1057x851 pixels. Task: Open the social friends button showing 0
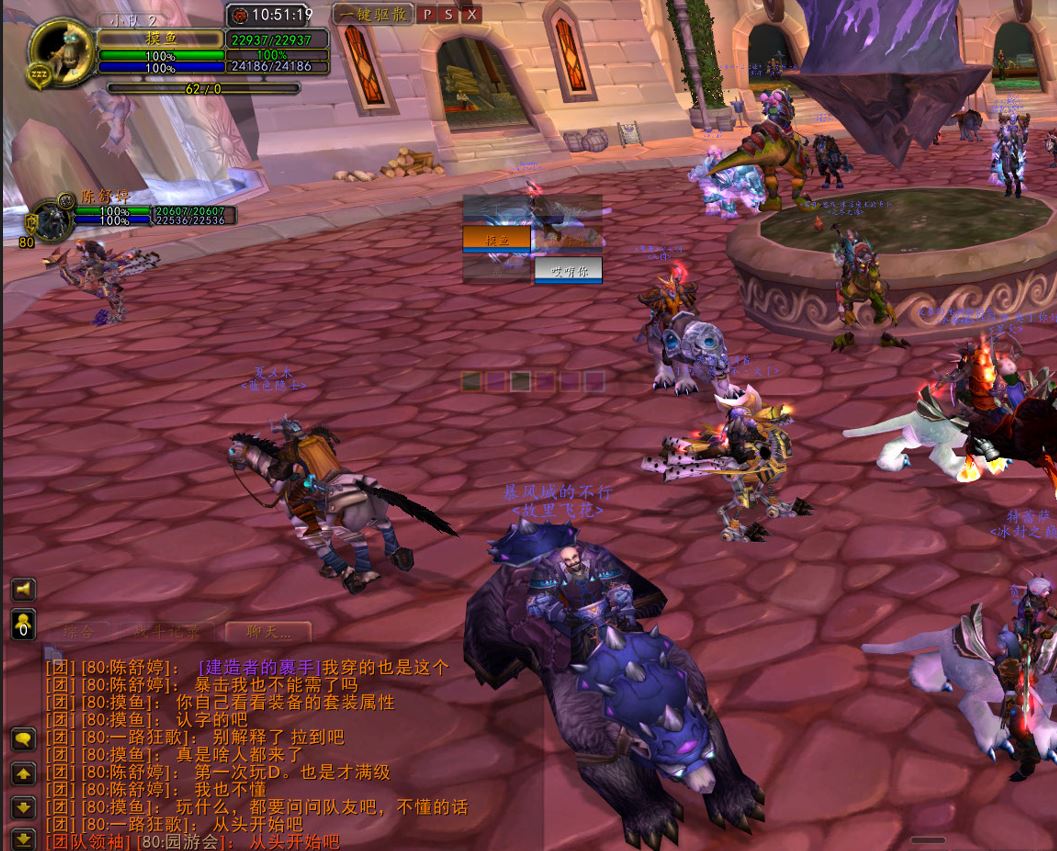[x=23, y=624]
